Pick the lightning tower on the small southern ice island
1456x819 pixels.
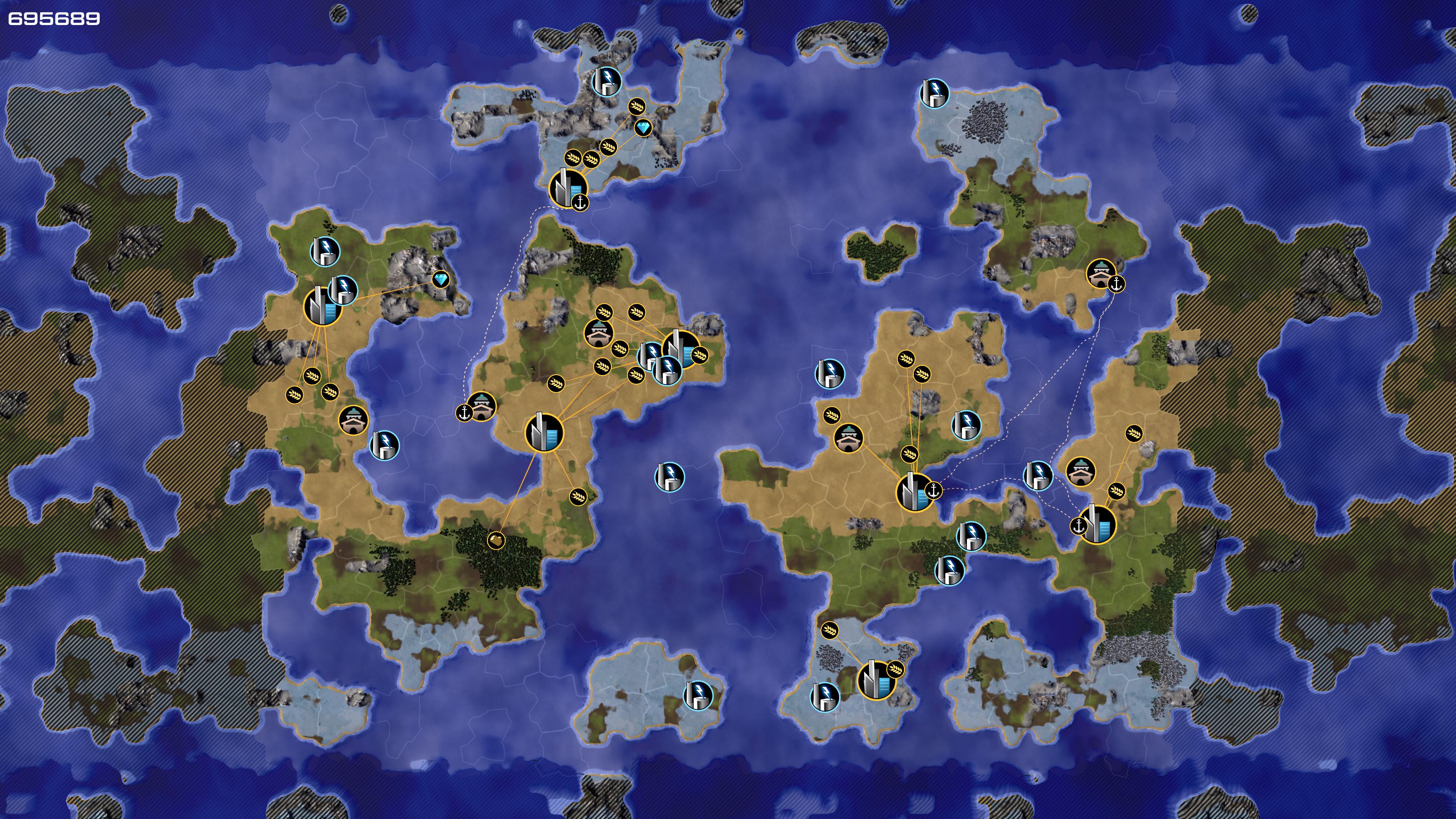[x=698, y=695]
